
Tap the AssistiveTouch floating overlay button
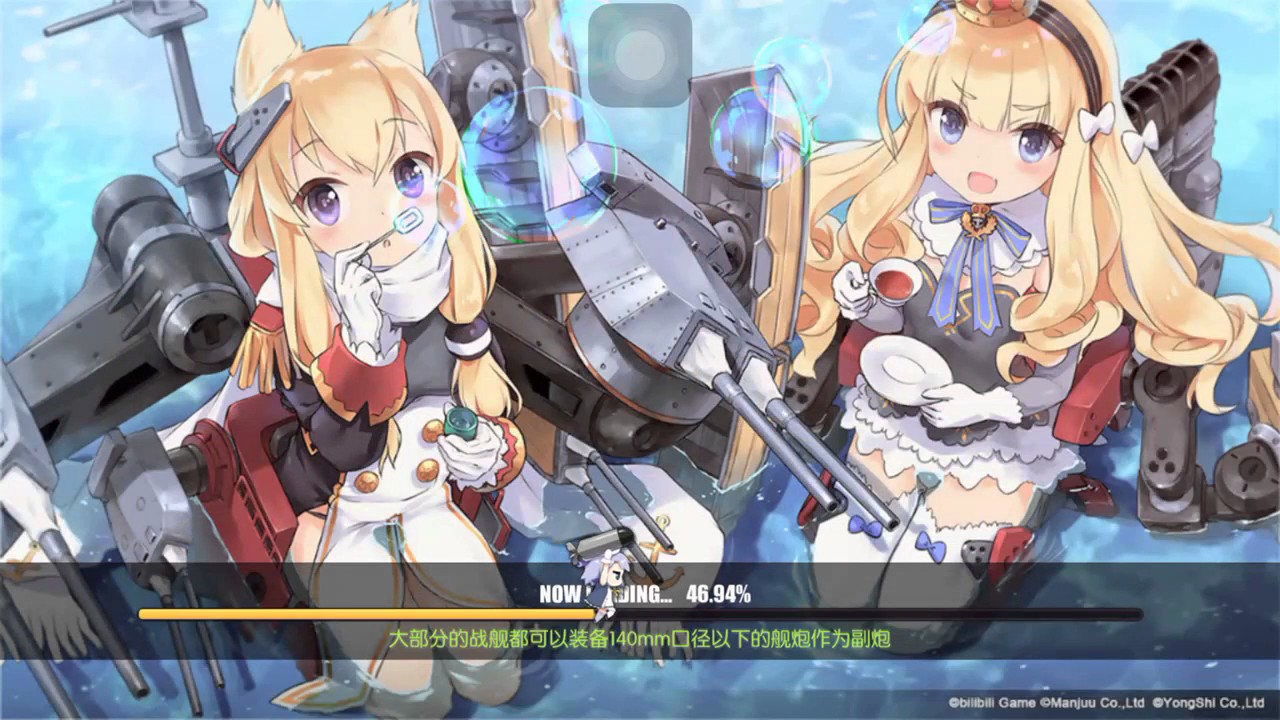640,55
